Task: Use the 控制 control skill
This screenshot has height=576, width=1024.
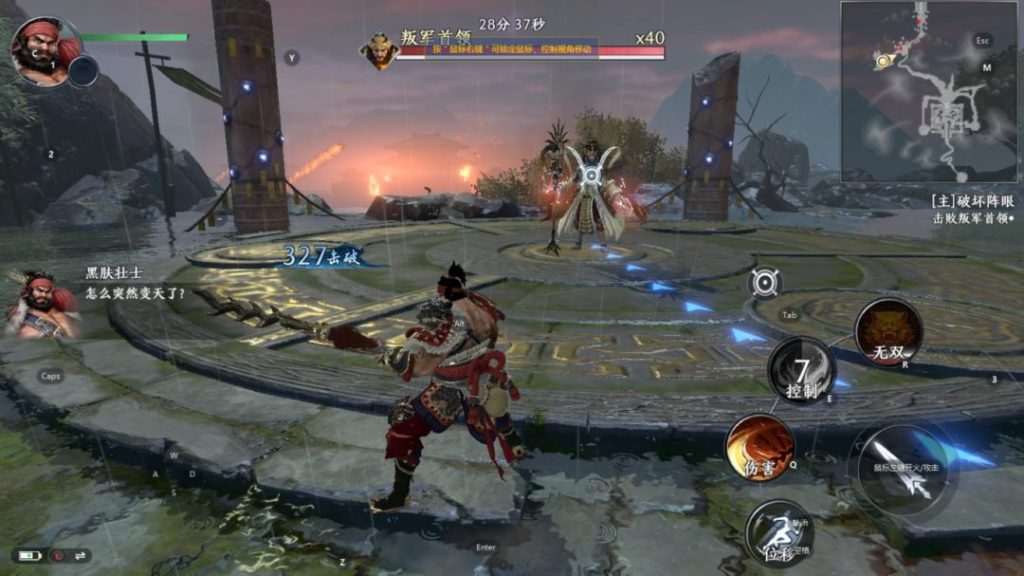Action: pyautogui.click(x=801, y=369)
